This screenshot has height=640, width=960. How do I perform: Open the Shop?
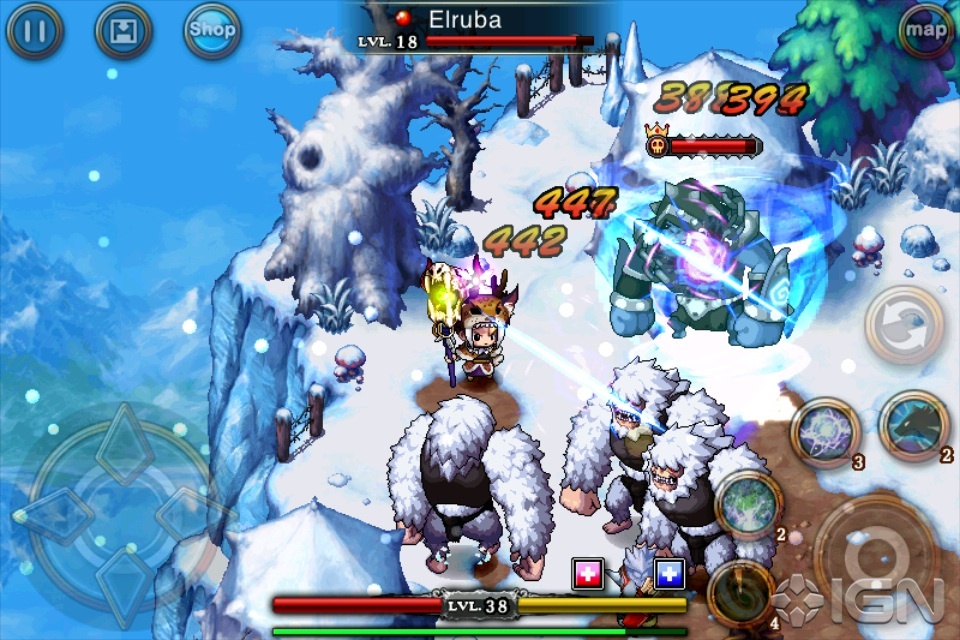click(212, 32)
